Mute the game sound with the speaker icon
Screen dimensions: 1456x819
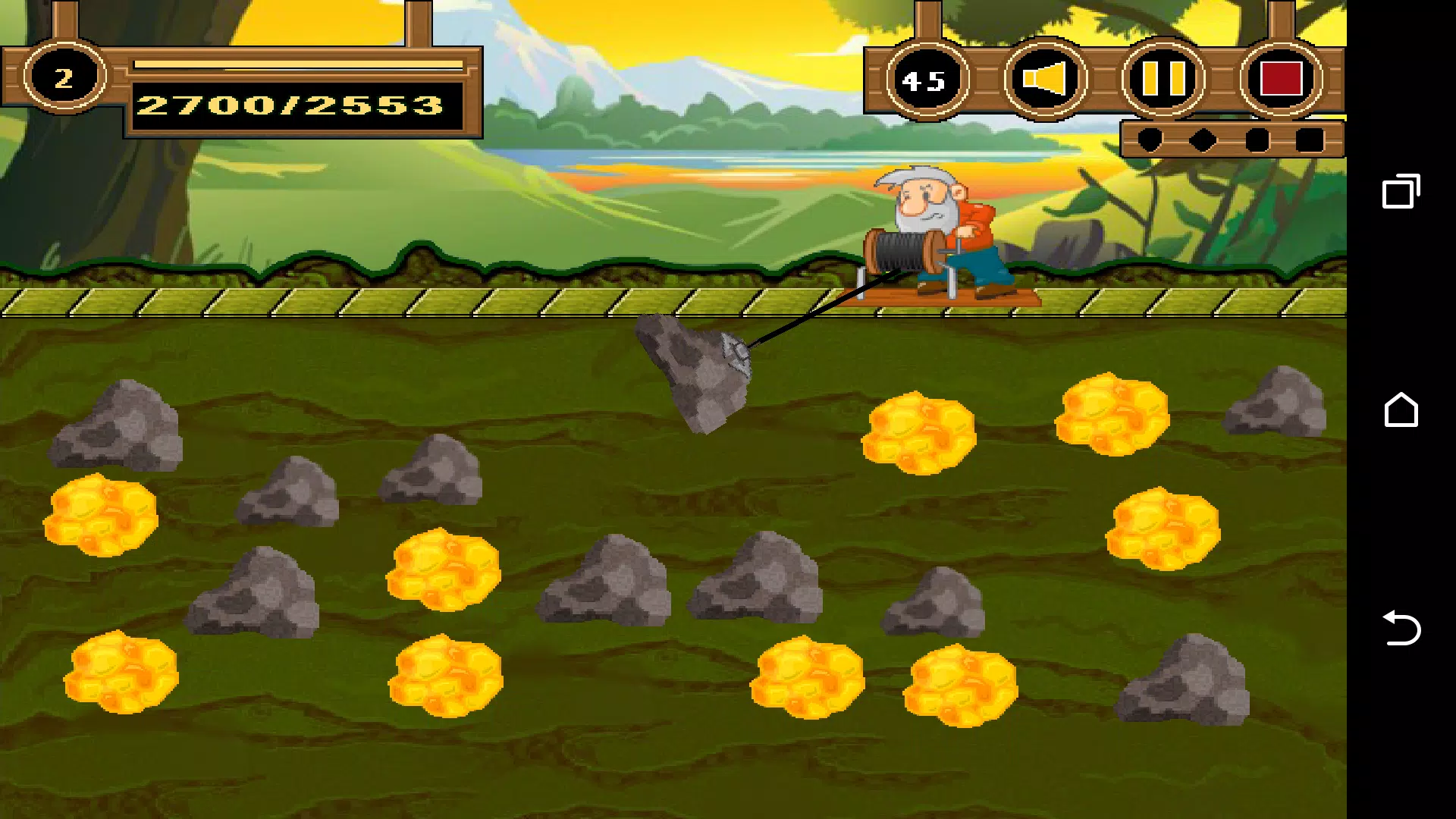[x=1045, y=78]
